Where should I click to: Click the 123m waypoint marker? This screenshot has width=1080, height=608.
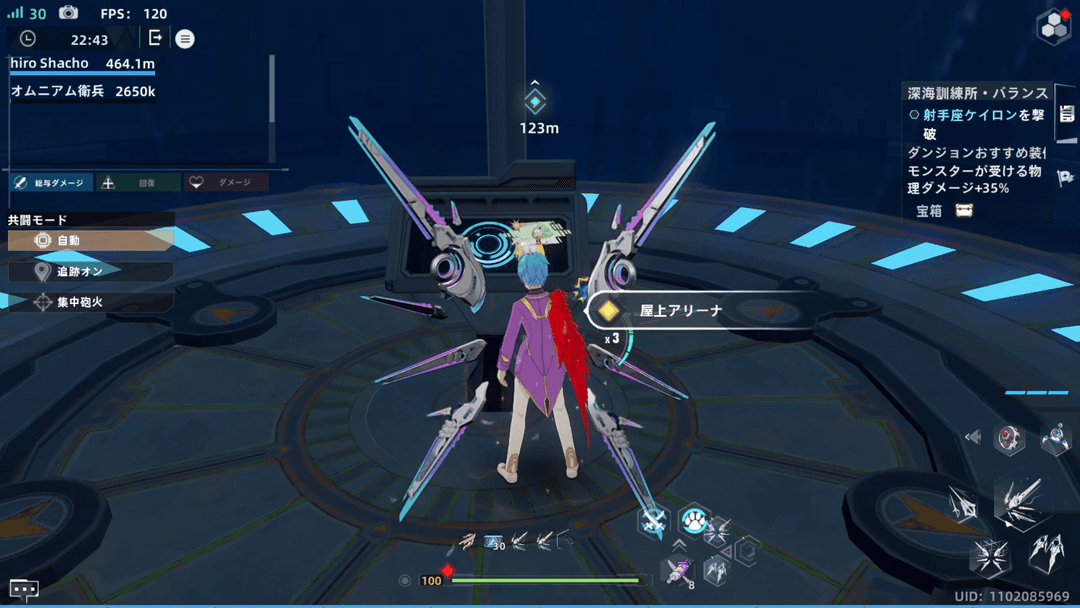tap(536, 102)
